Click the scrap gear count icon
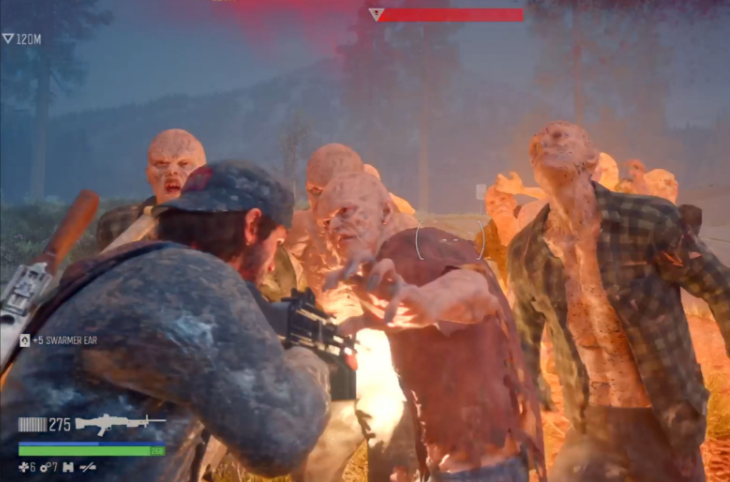 44,467
